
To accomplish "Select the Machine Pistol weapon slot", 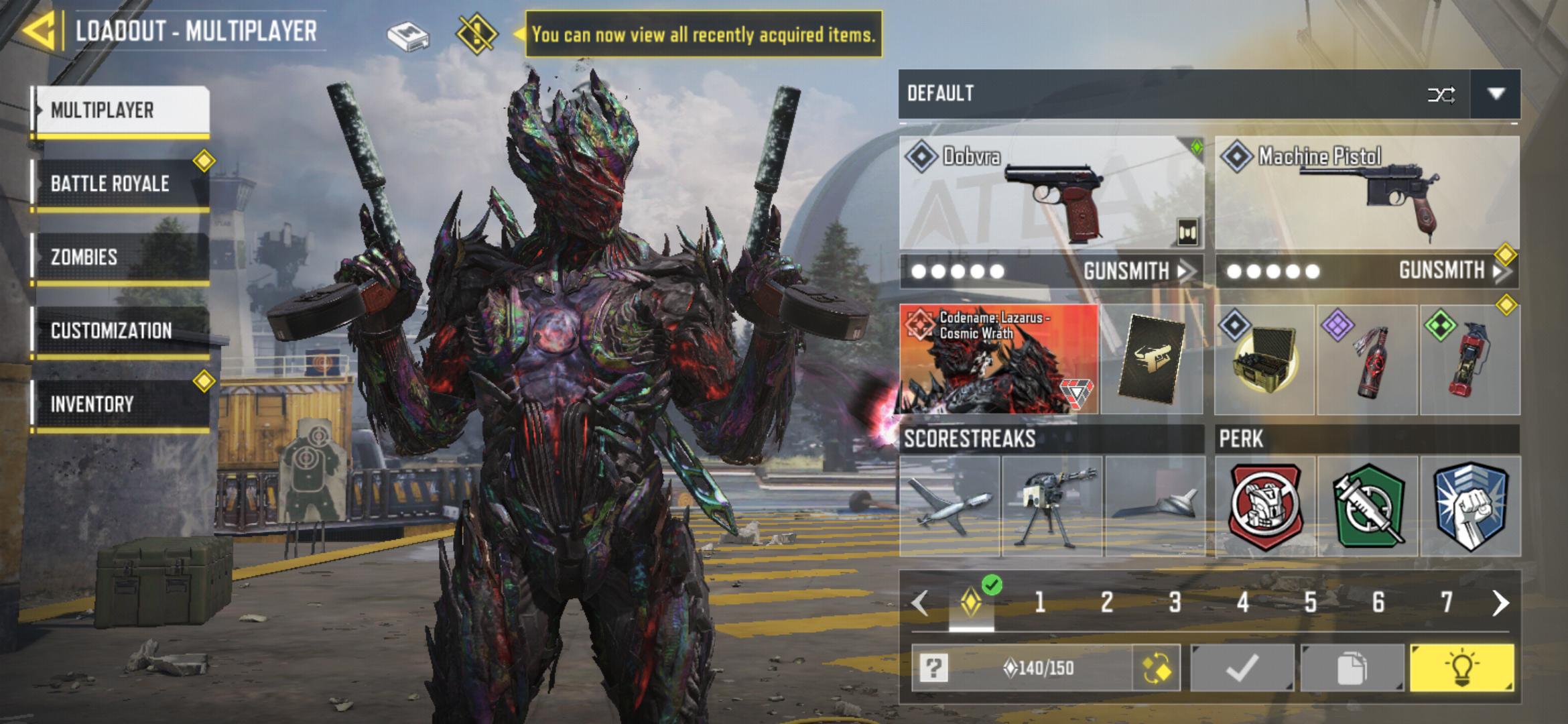I will pyautogui.click(x=1367, y=194).
